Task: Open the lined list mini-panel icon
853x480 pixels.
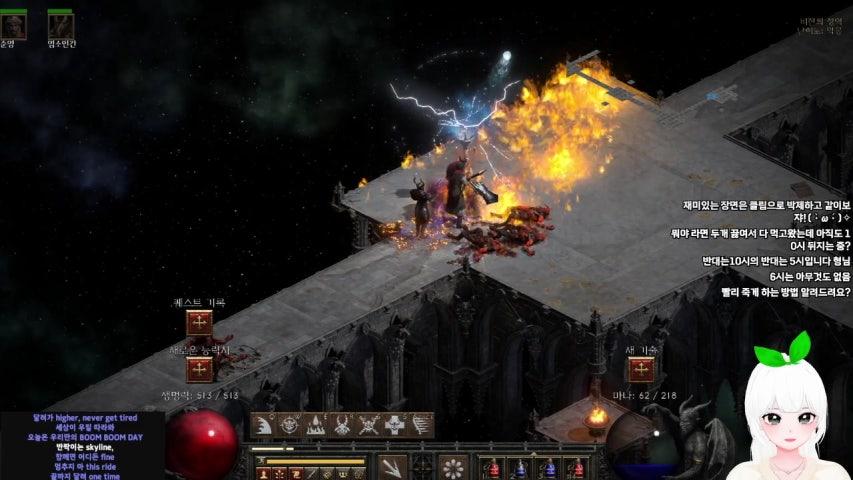Action: pyautogui.click(x=421, y=424)
